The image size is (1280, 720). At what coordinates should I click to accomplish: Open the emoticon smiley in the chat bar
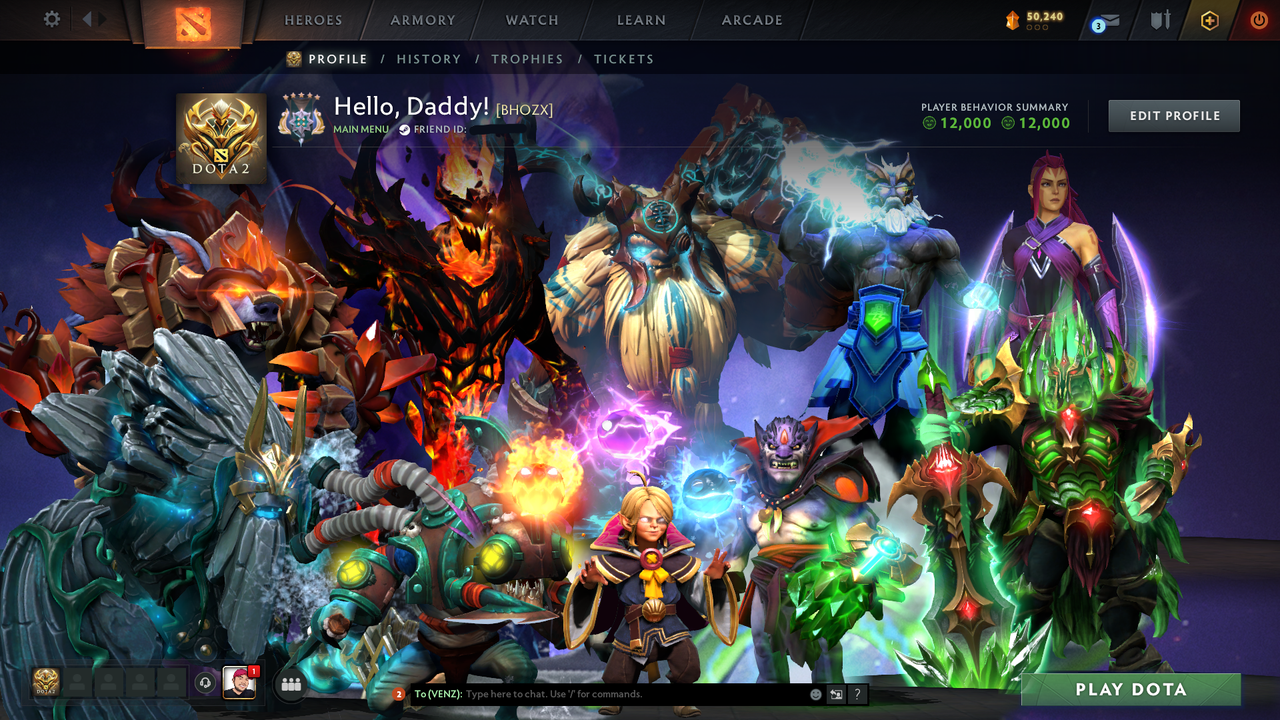pos(815,693)
